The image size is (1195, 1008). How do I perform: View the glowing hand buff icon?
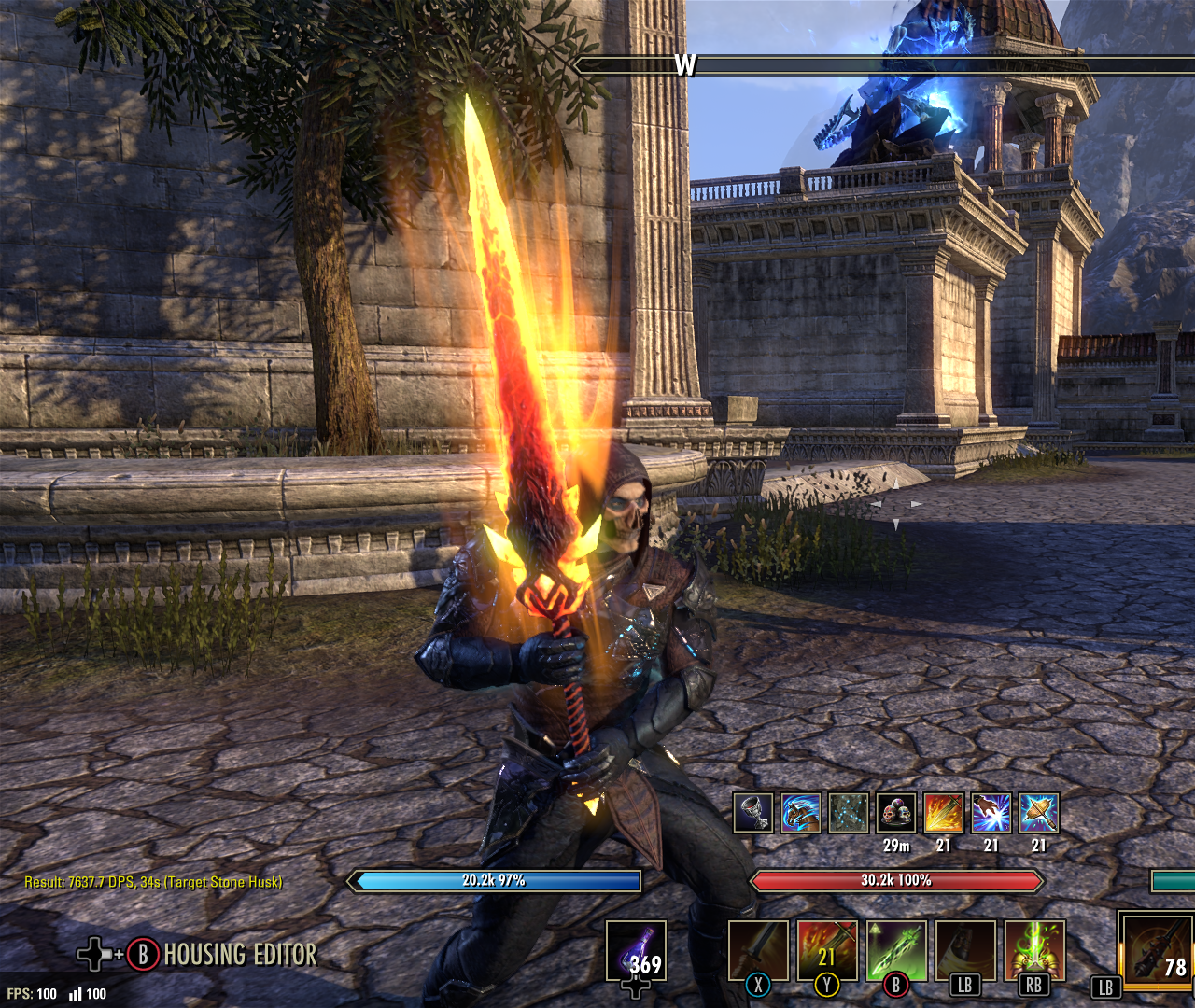coord(991,813)
